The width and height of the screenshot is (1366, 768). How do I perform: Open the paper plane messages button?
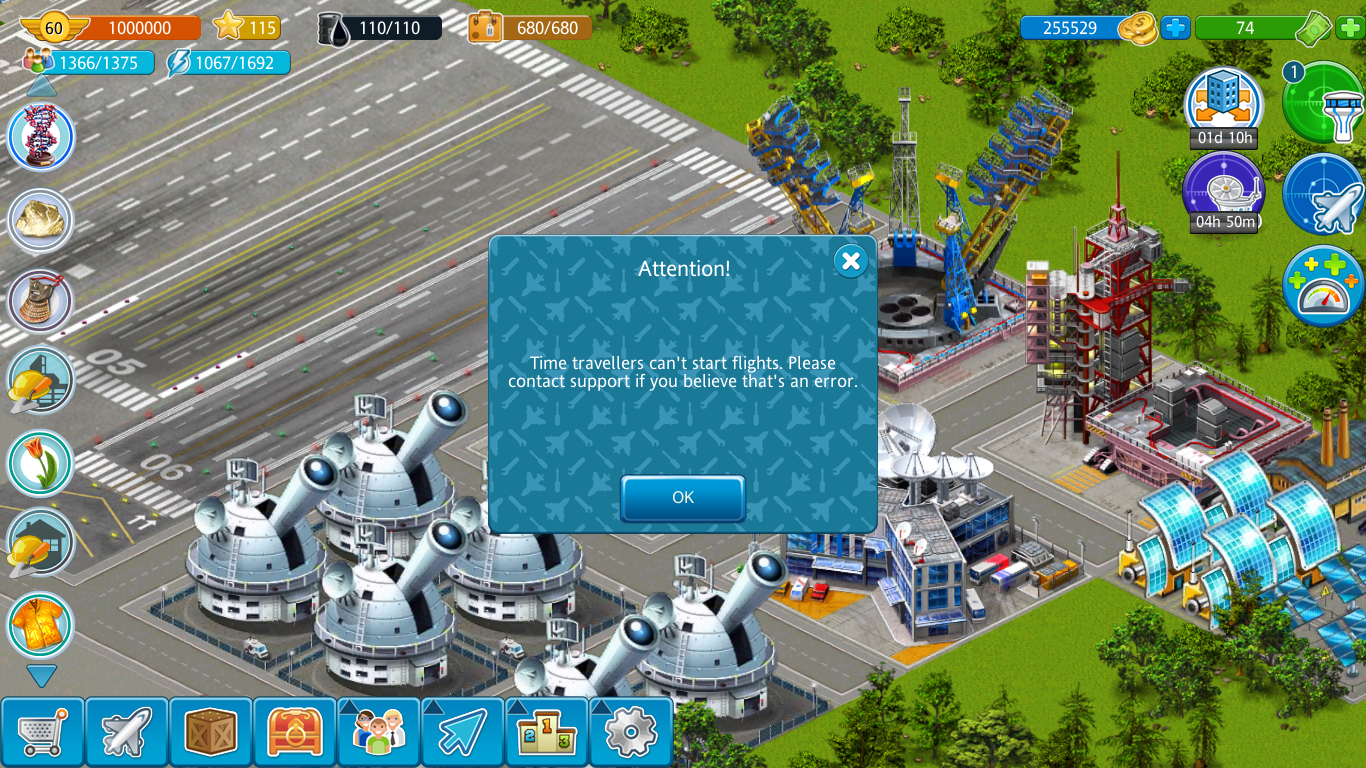[462, 733]
